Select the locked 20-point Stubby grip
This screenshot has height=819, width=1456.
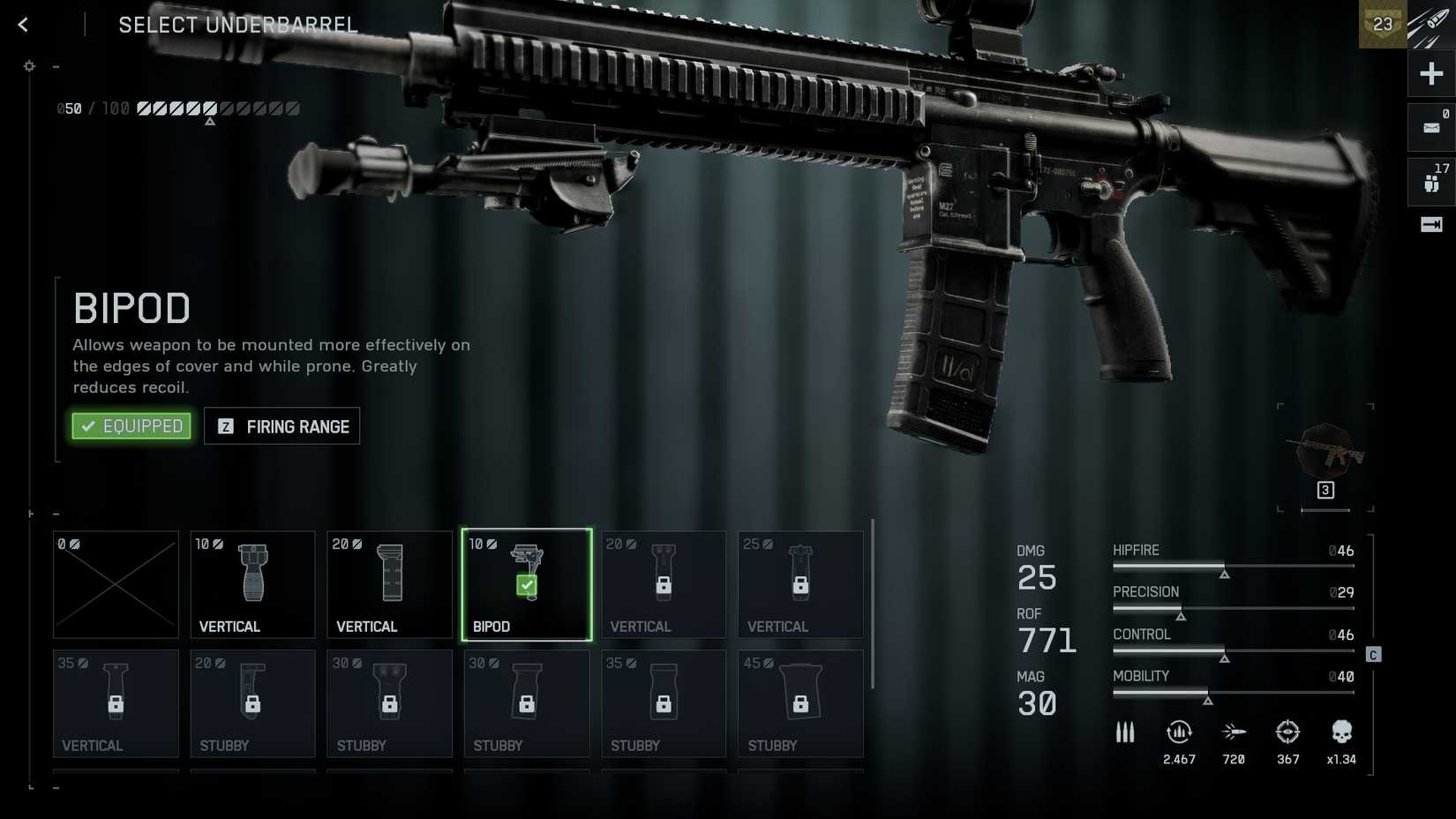point(252,703)
